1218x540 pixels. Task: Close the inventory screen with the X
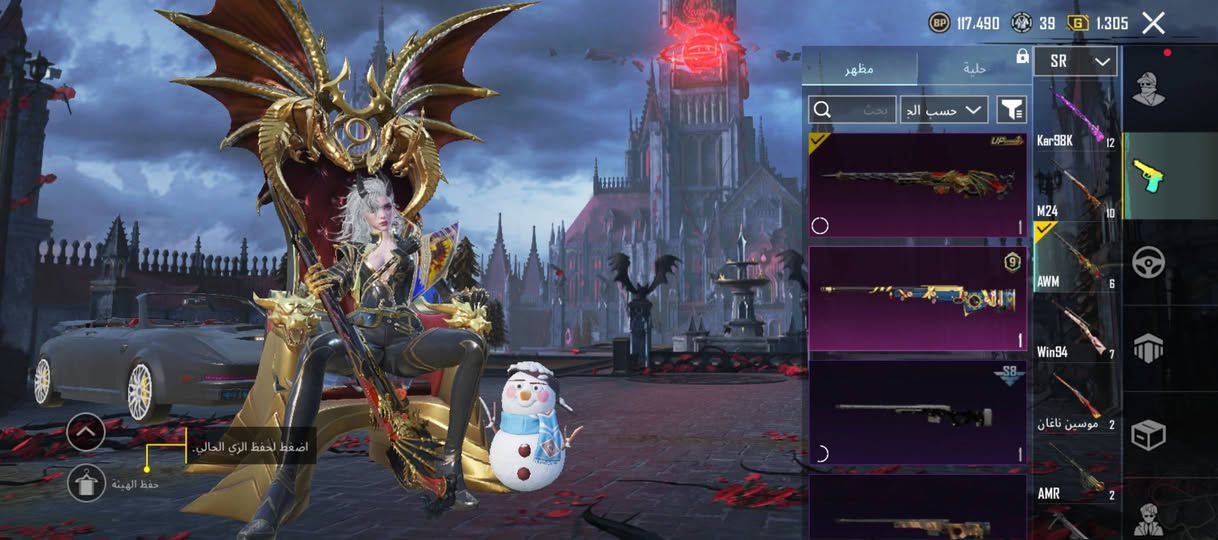click(x=1153, y=23)
